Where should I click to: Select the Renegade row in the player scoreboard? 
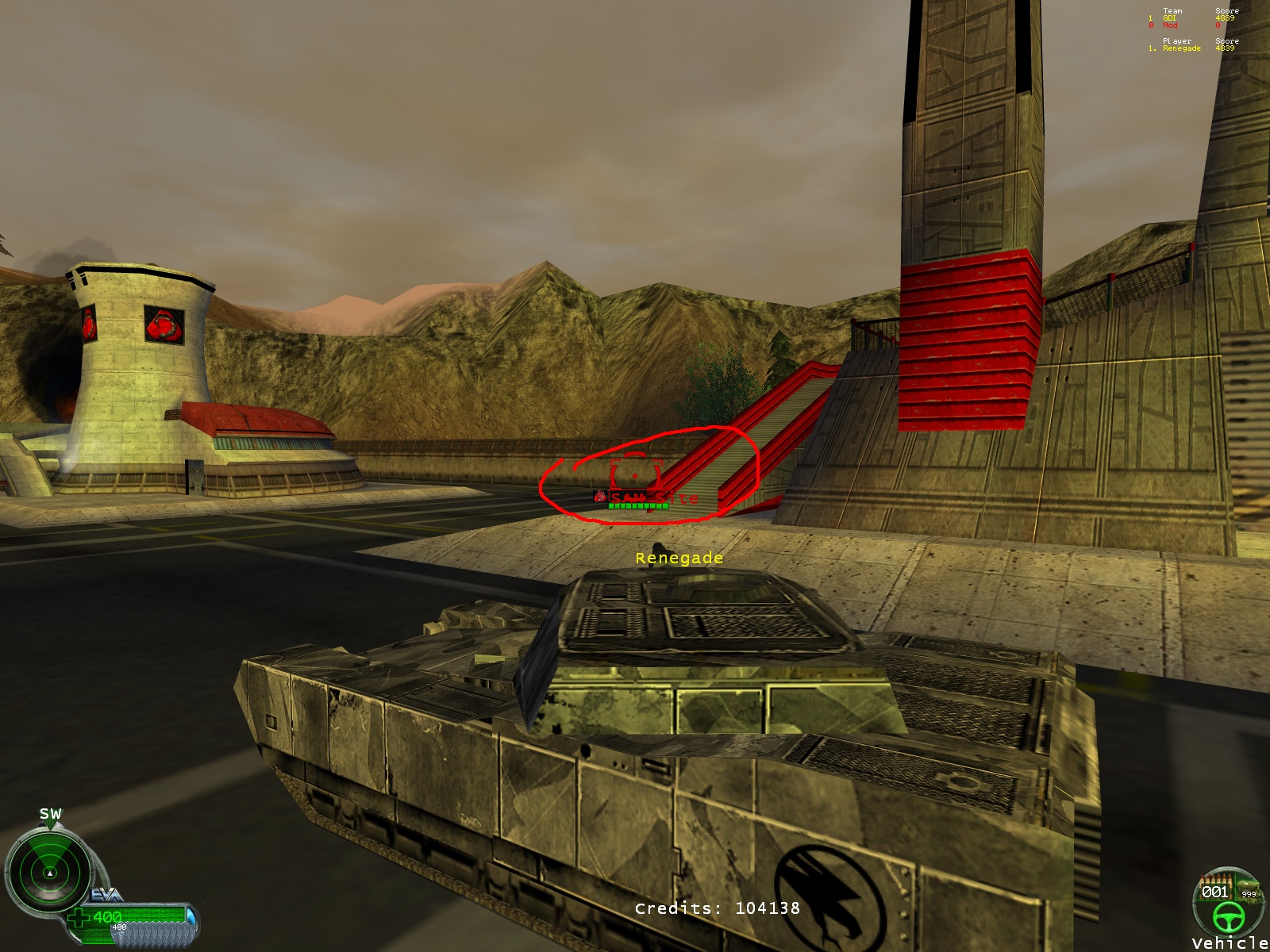point(1191,48)
